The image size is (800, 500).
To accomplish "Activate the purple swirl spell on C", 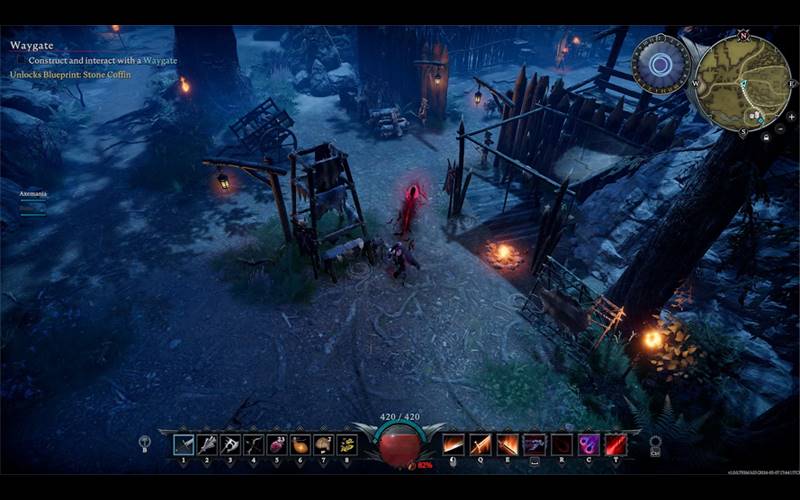I will point(589,445).
